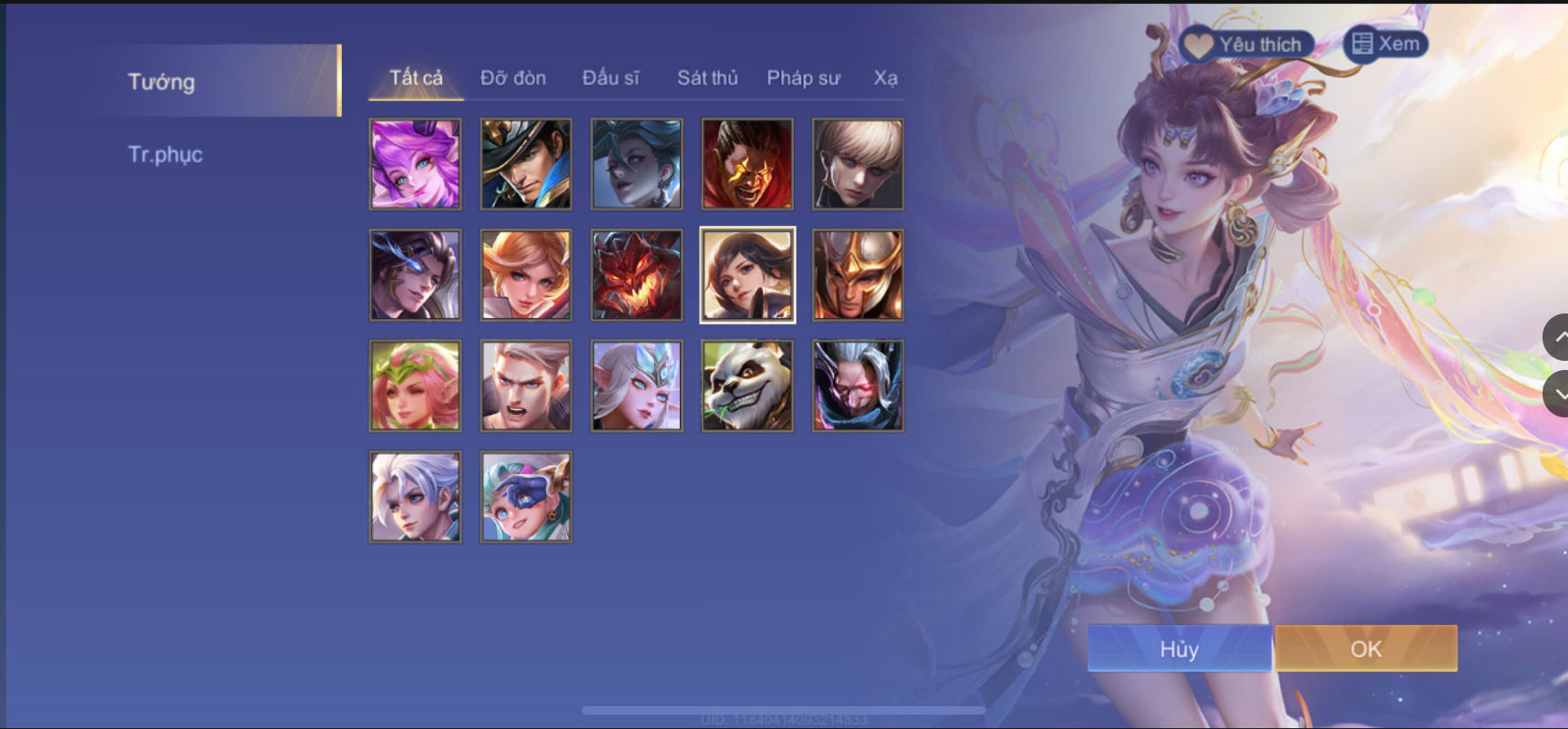Image resolution: width=1568 pixels, height=729 pixels.
Task: Expand downward using the down chevron arrow
Action: (1559, 392)
